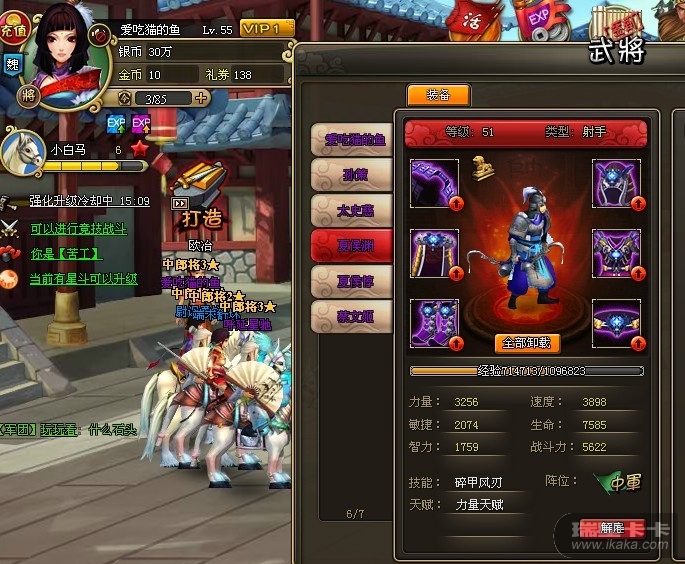The image size is (685, 564).
Task: Click the plus button beside 3/85
Action: (x=201, y=98)
